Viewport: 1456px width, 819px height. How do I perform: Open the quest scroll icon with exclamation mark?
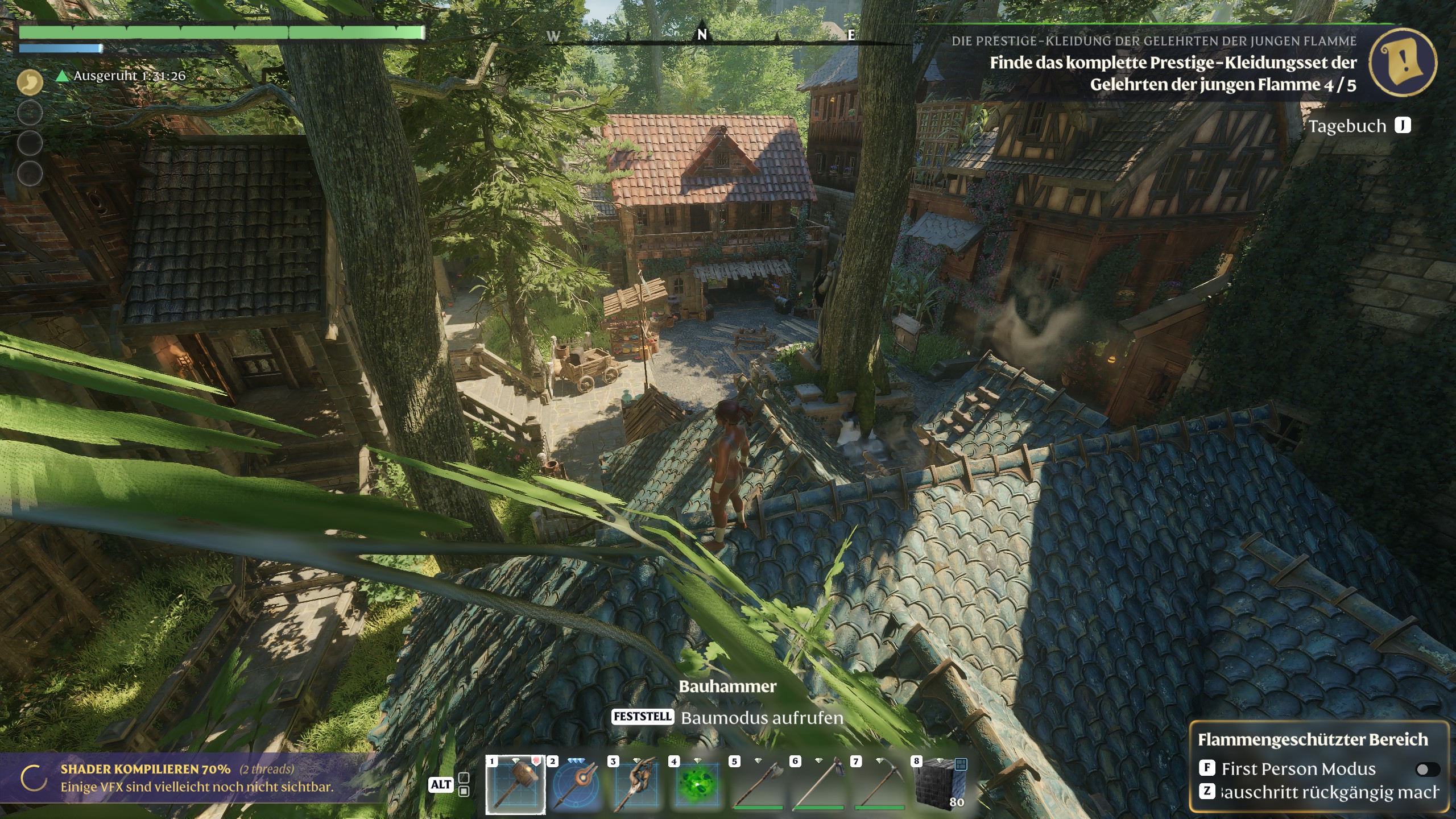tap(1403, 61)
